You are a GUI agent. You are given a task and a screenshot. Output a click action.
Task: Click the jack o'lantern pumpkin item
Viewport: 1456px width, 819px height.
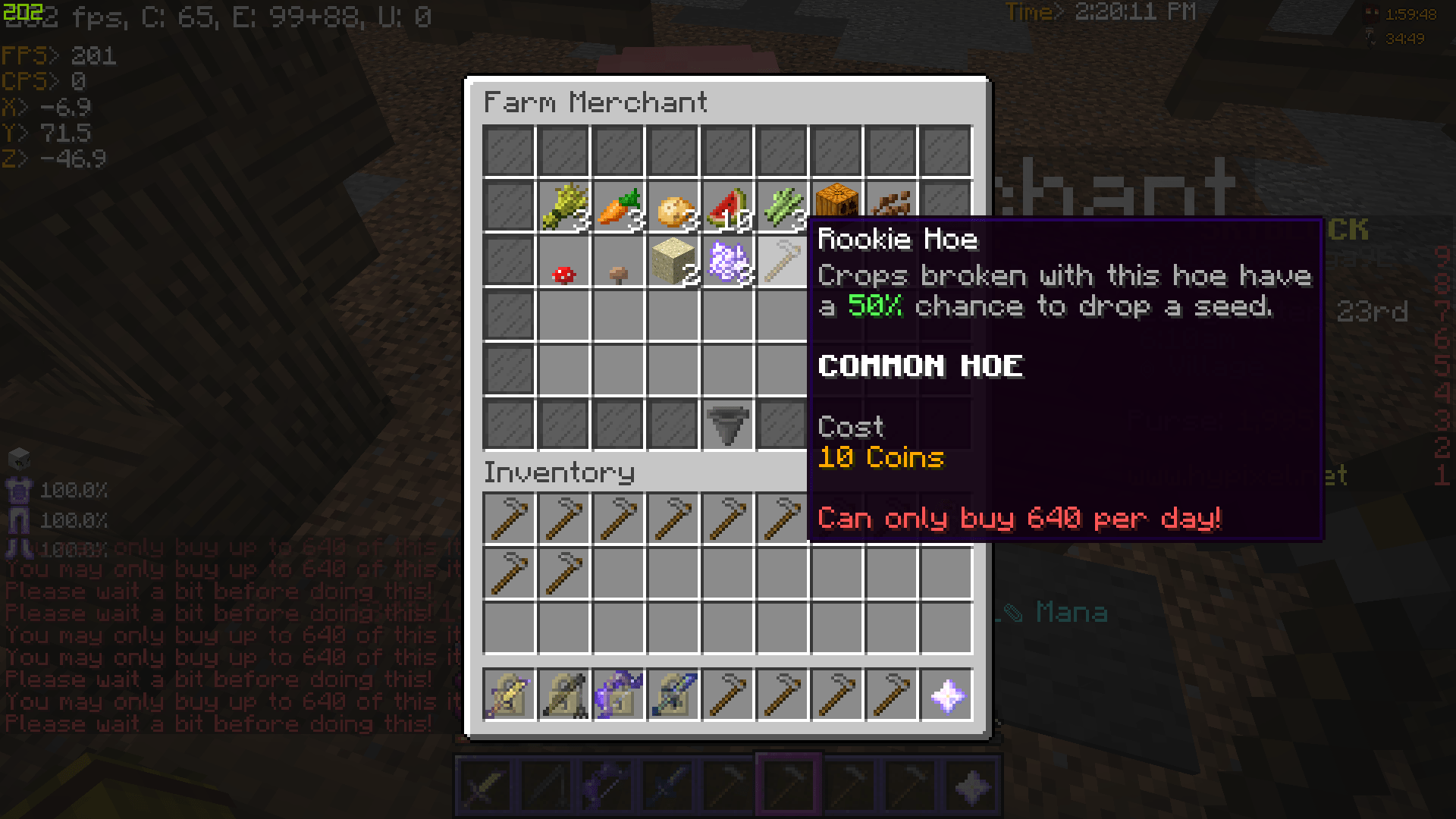click(x=837, y=205)
